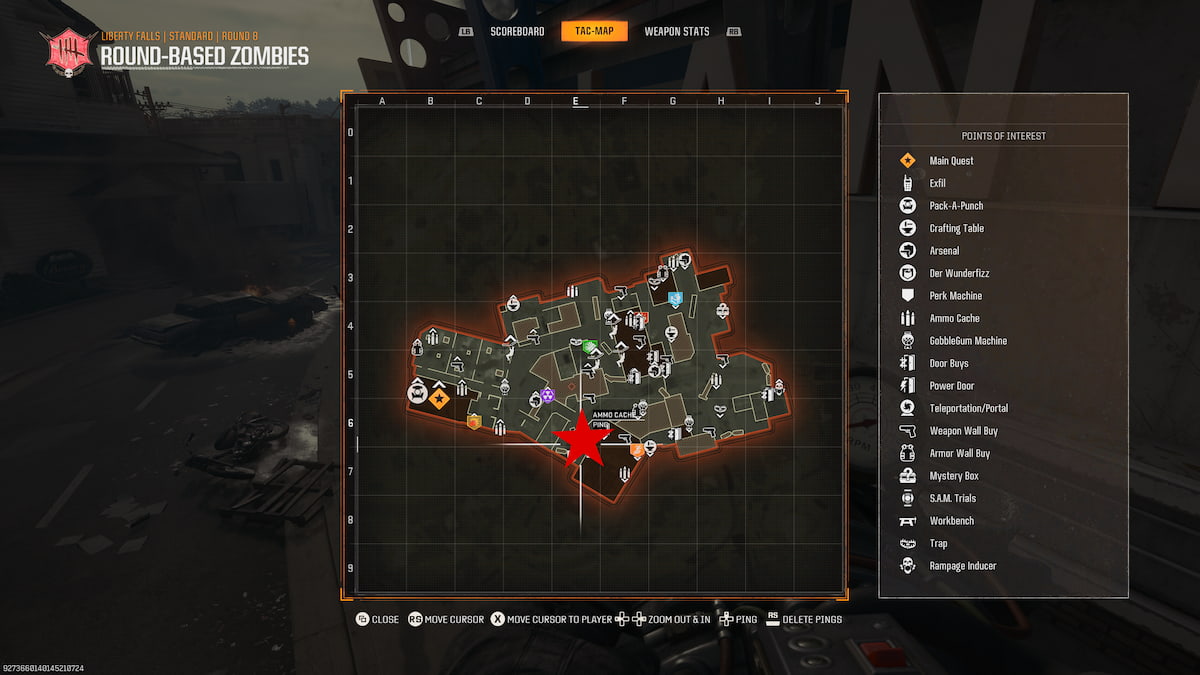Click the red star ping on map
1200x675 pixels.
[582, 440]
